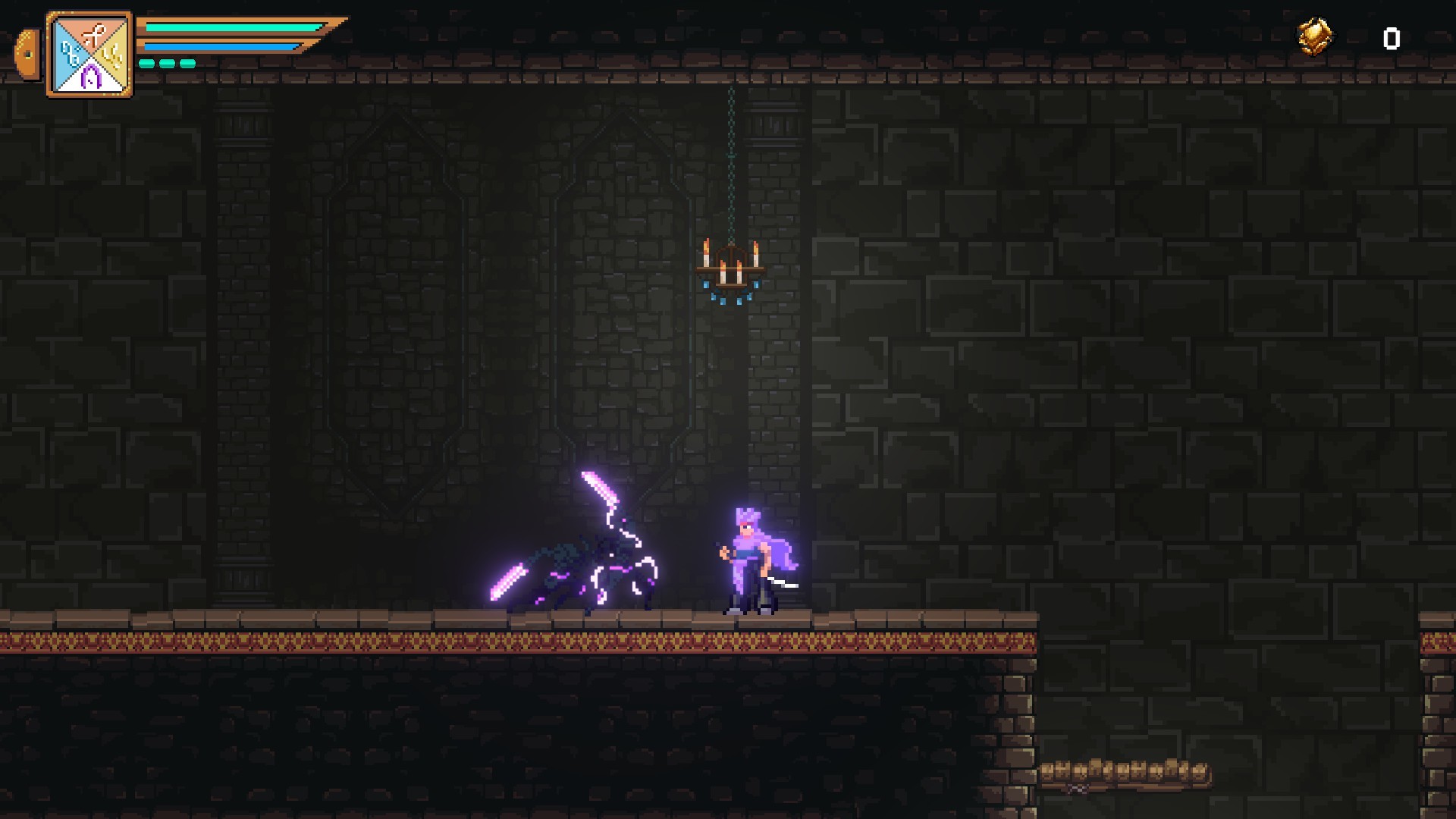Select the scissors rune in the spell diamond
Viewport: 1456px width, 819px height.
coord(93,33)
